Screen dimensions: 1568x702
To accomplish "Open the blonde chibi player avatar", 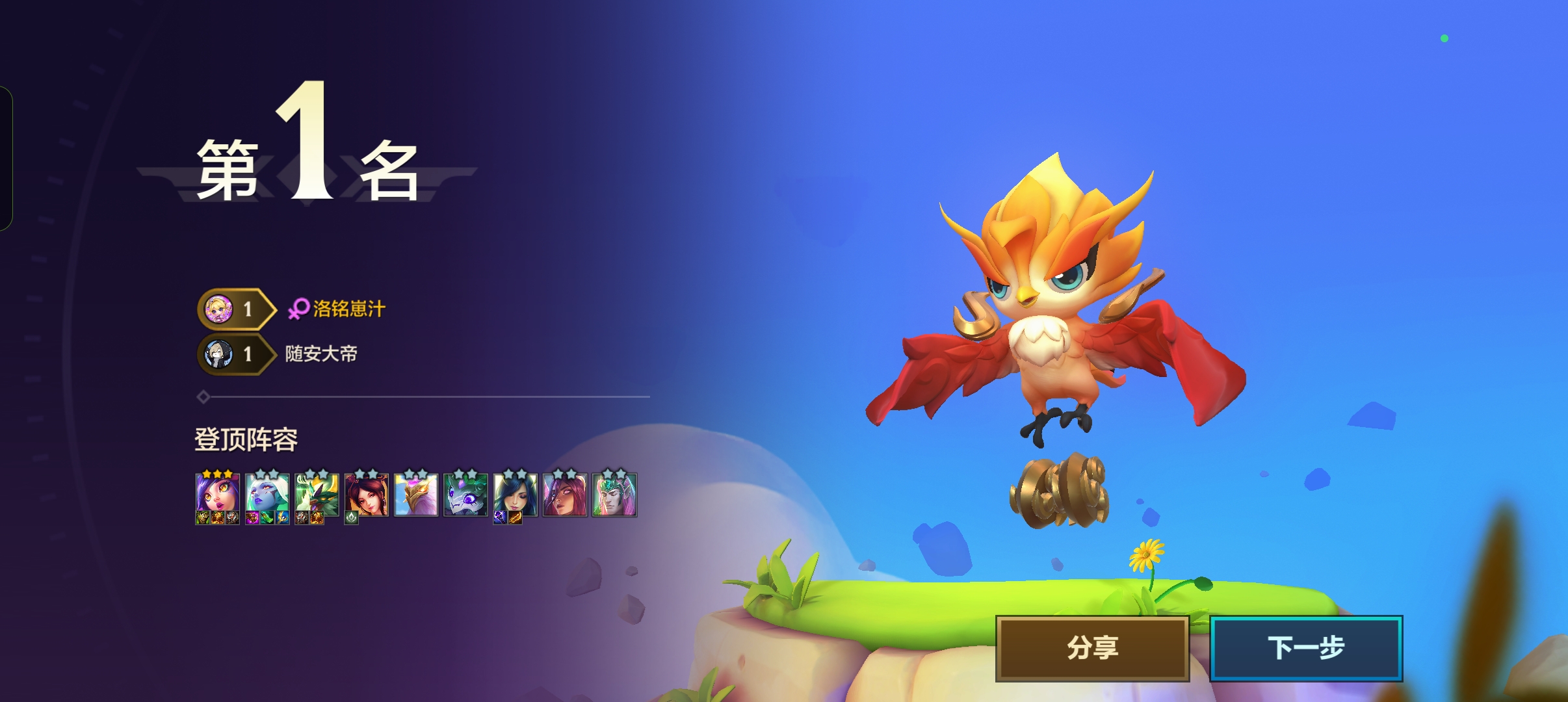I will pyautogui.click(x=219, y=309).
